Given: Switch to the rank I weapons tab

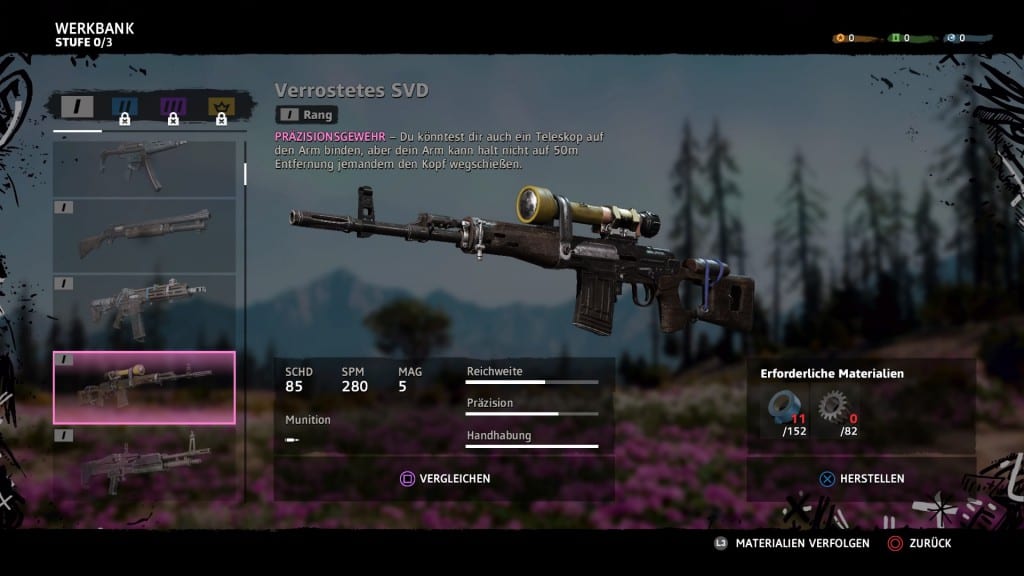Looking at the screenshot, I should tap(77, 107).
